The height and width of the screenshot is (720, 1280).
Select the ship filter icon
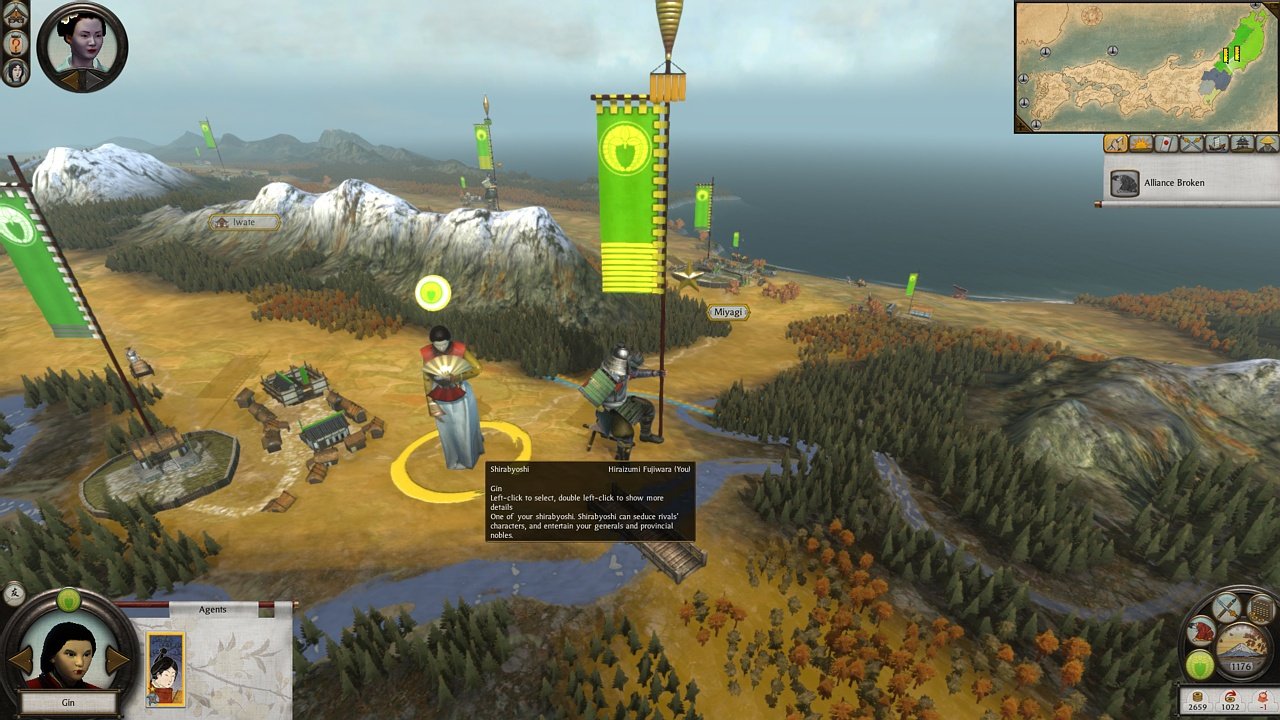tap(1216, 144)
